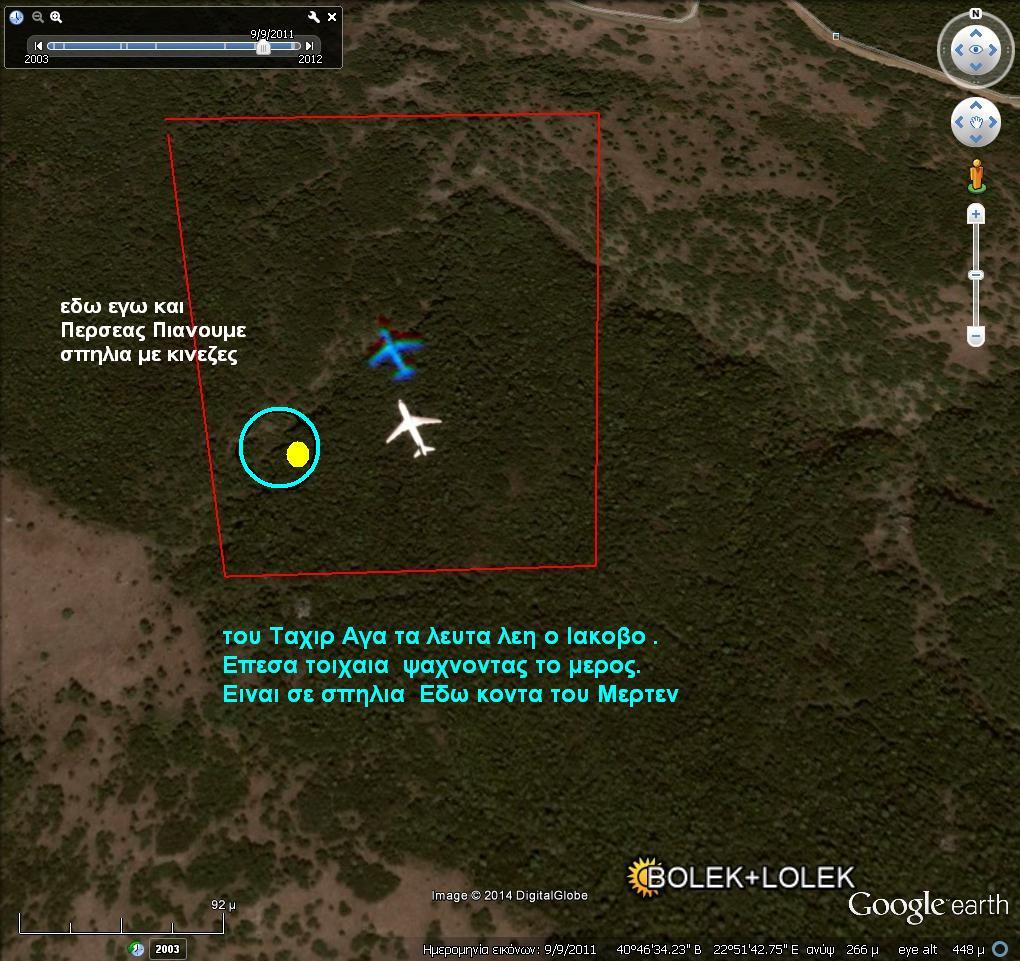Reset north with the compass N button
The height and width of the screenshot is (961, 1020).
pos(976,14)
